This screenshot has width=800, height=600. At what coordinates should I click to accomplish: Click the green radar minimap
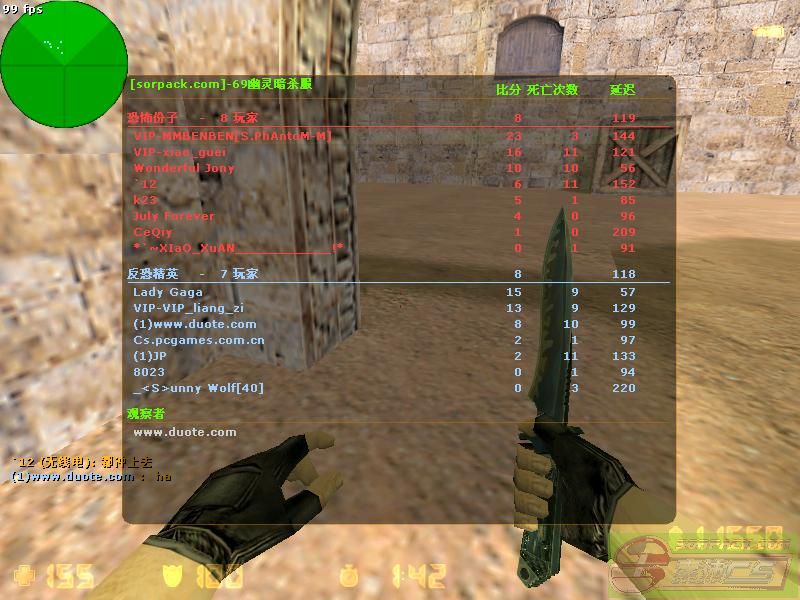[x=64, y=64]
